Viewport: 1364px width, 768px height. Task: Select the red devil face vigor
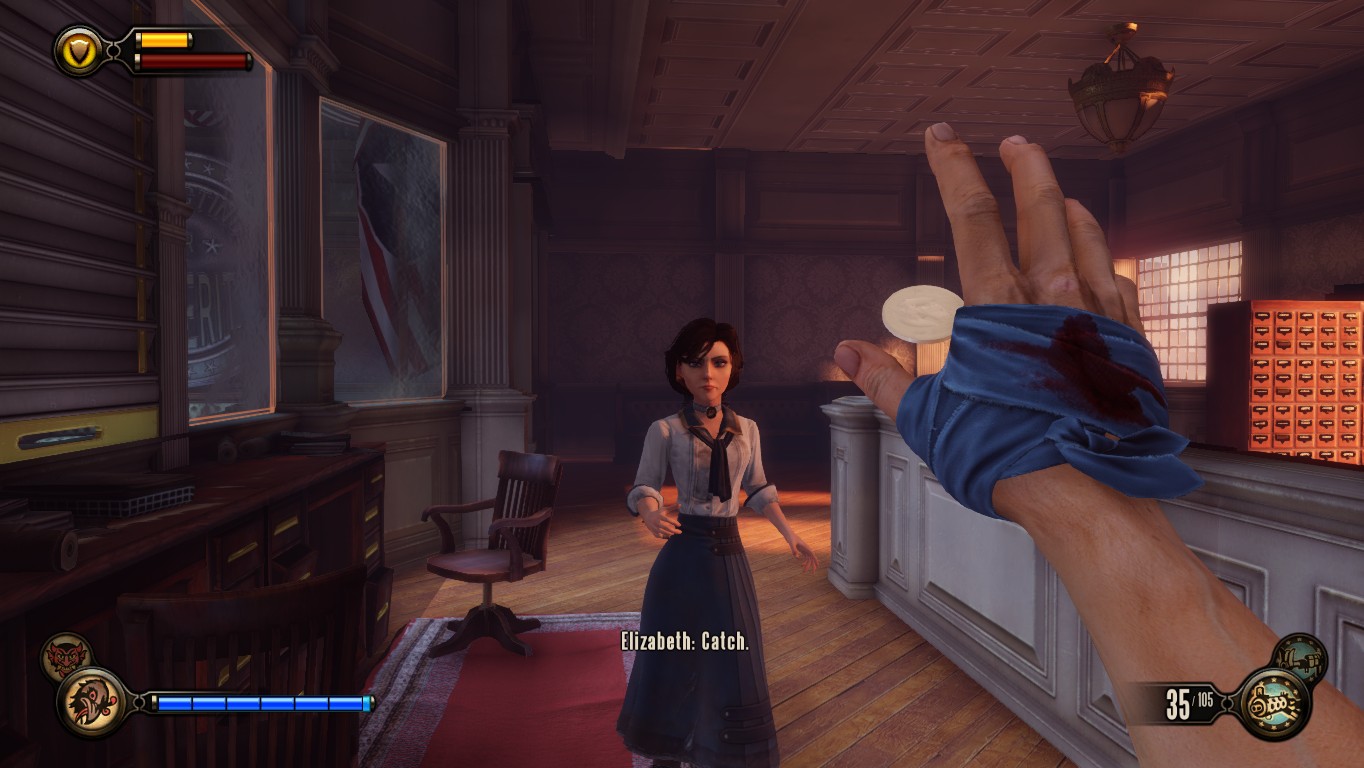66,657
